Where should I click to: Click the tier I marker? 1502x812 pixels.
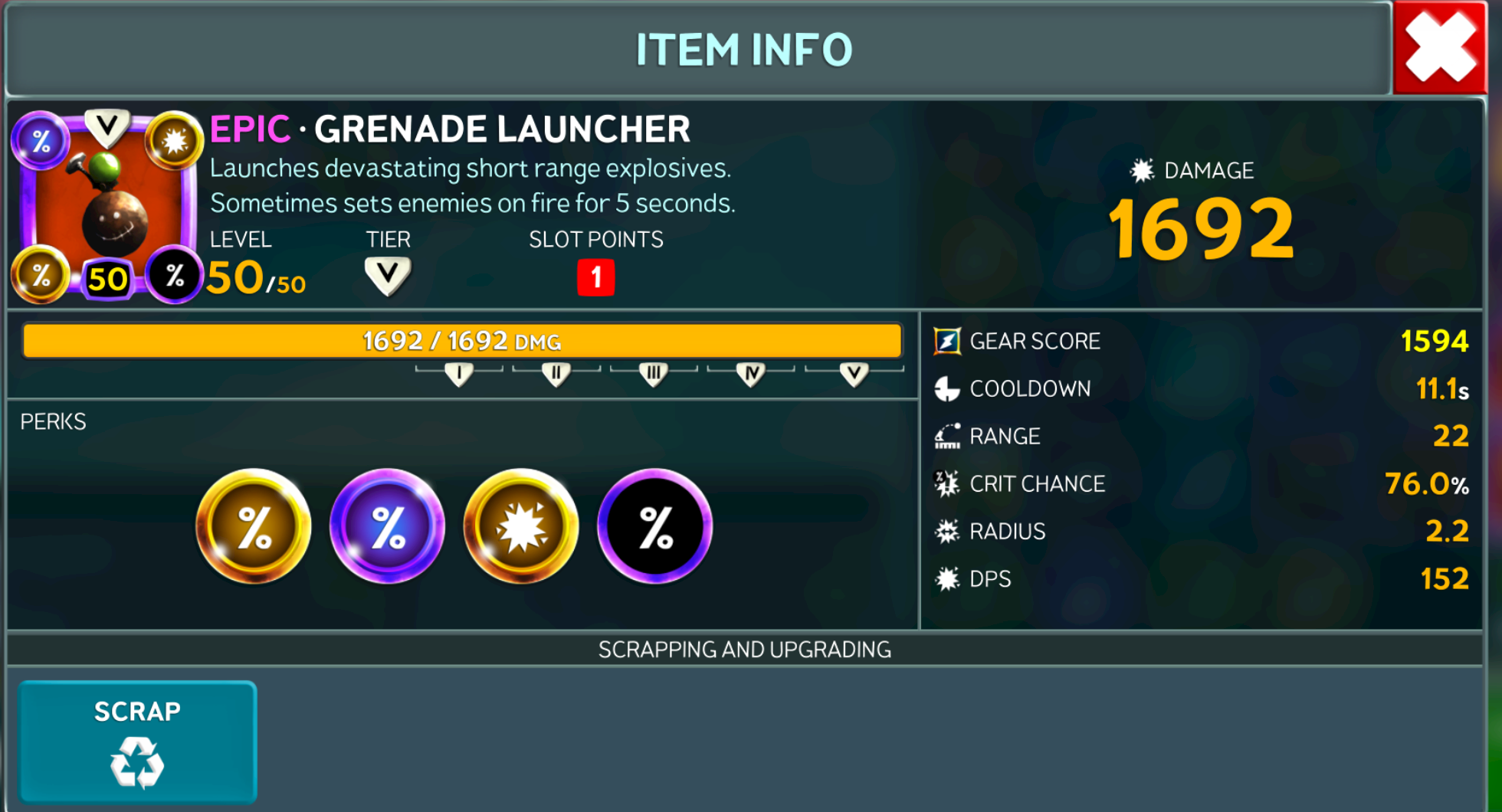pos(459,374)
